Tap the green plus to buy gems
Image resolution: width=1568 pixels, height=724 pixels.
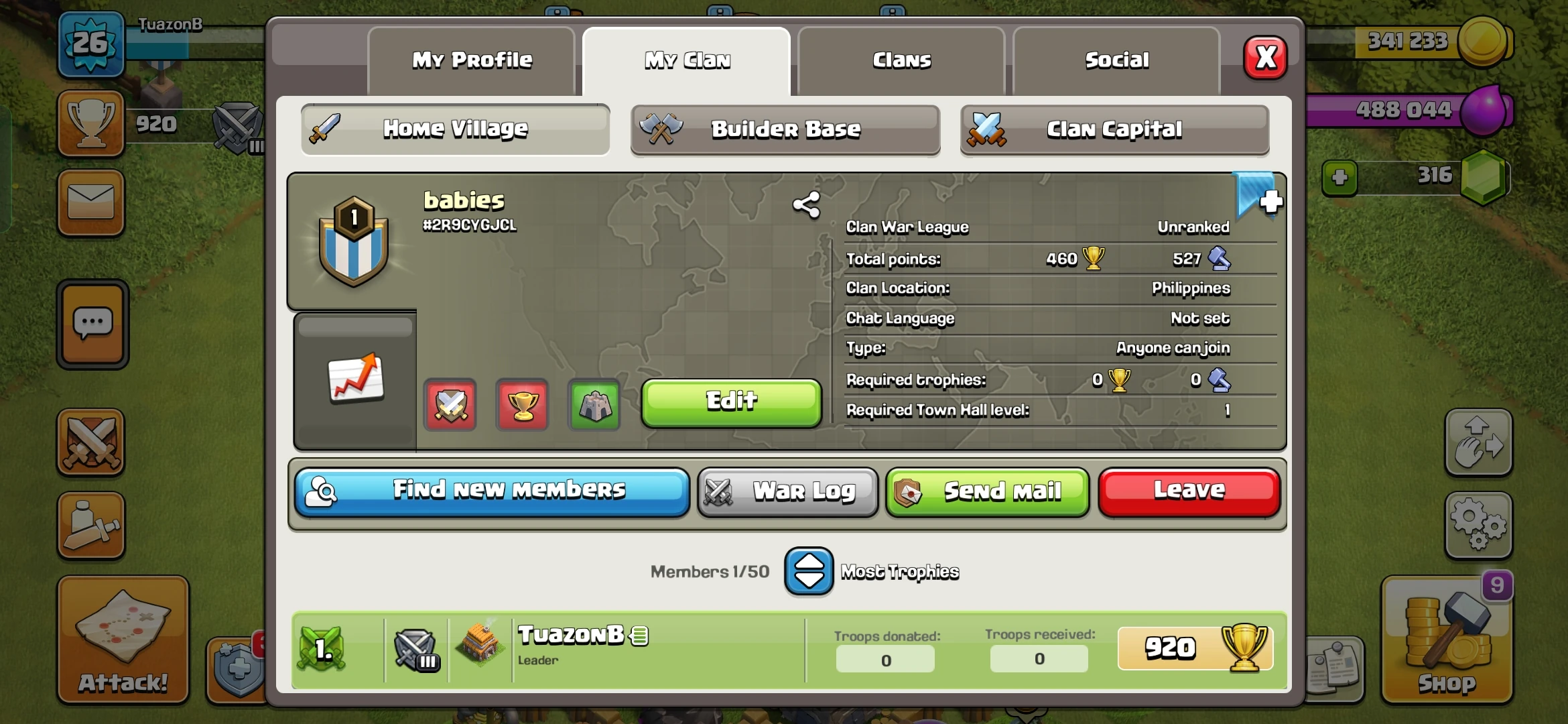tap(1340, 178)
